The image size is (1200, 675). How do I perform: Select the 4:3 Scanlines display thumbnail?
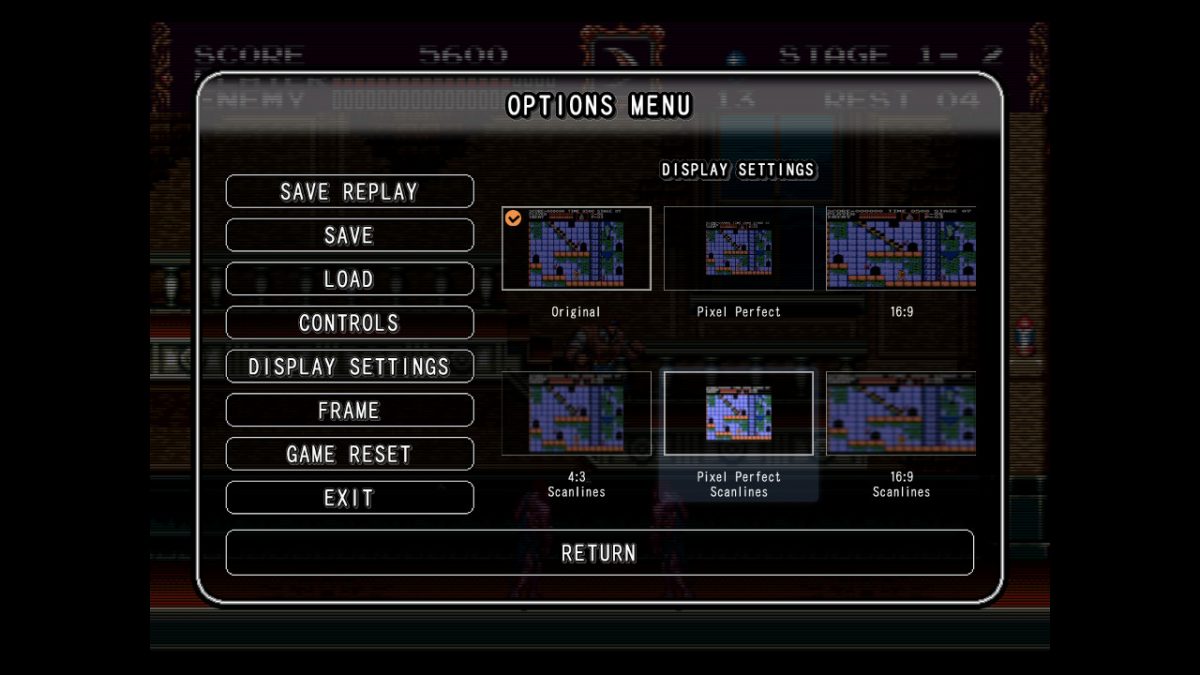pos(576,414)
